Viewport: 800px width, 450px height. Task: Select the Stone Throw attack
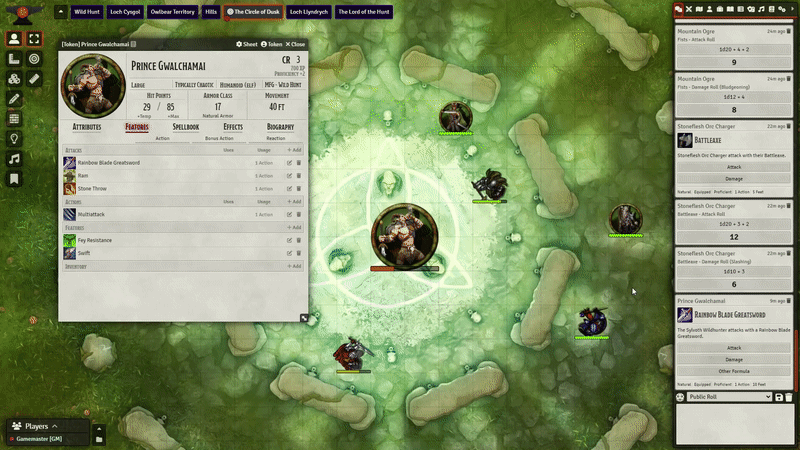tap(92, 188)
